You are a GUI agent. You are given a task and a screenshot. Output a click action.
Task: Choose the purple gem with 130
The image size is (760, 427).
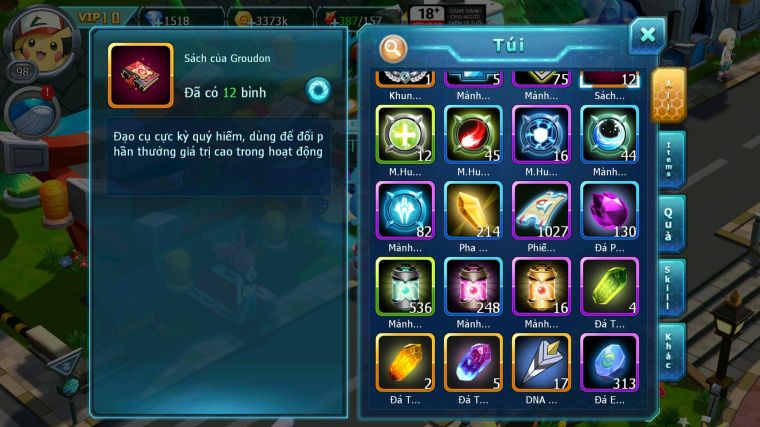(x=609, y=210)
